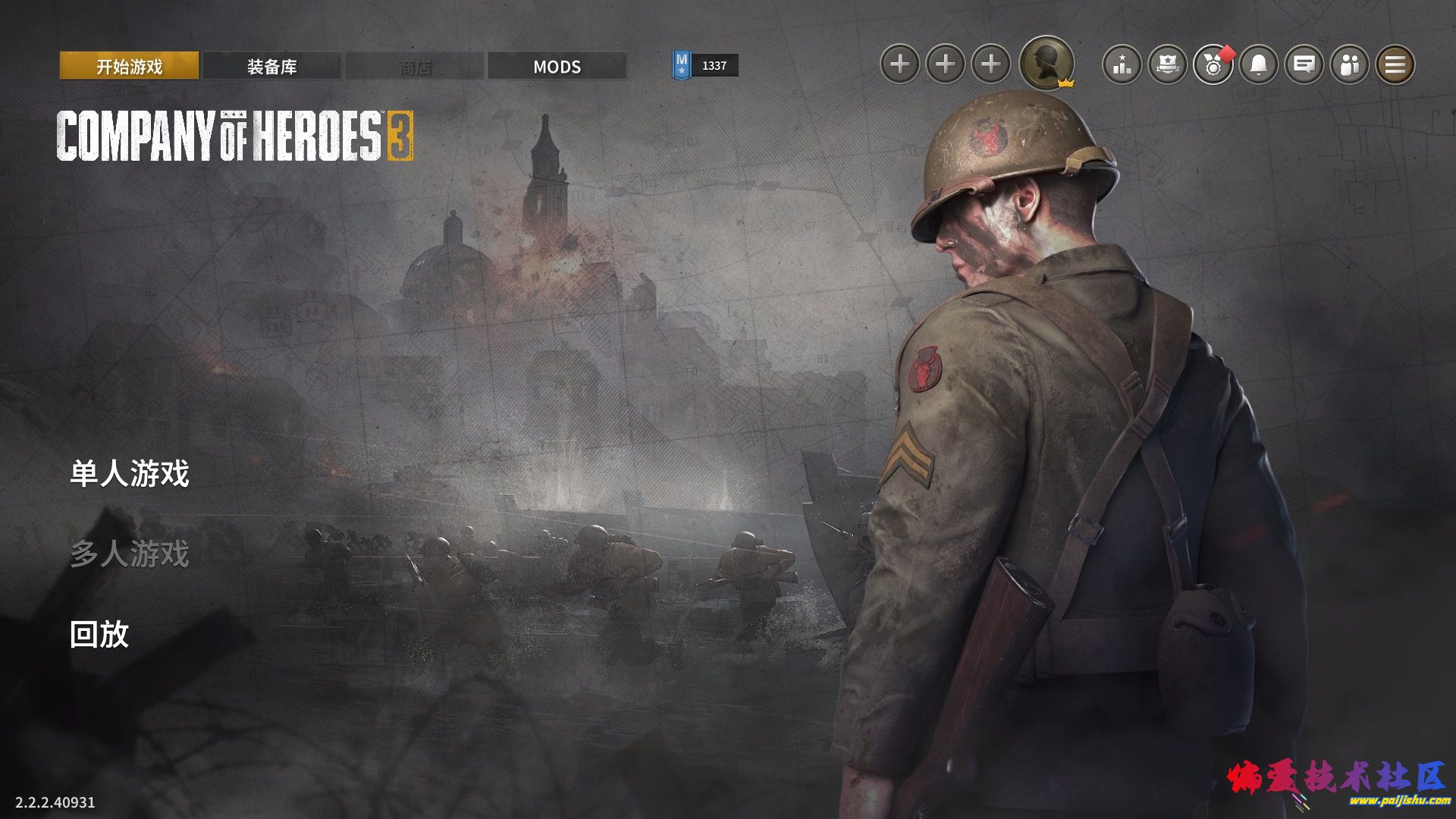Image resolution: width=1456 pixels, height=819 pixels.
Task: Open the hamburger main menu button
Action: pos(1395,64)
